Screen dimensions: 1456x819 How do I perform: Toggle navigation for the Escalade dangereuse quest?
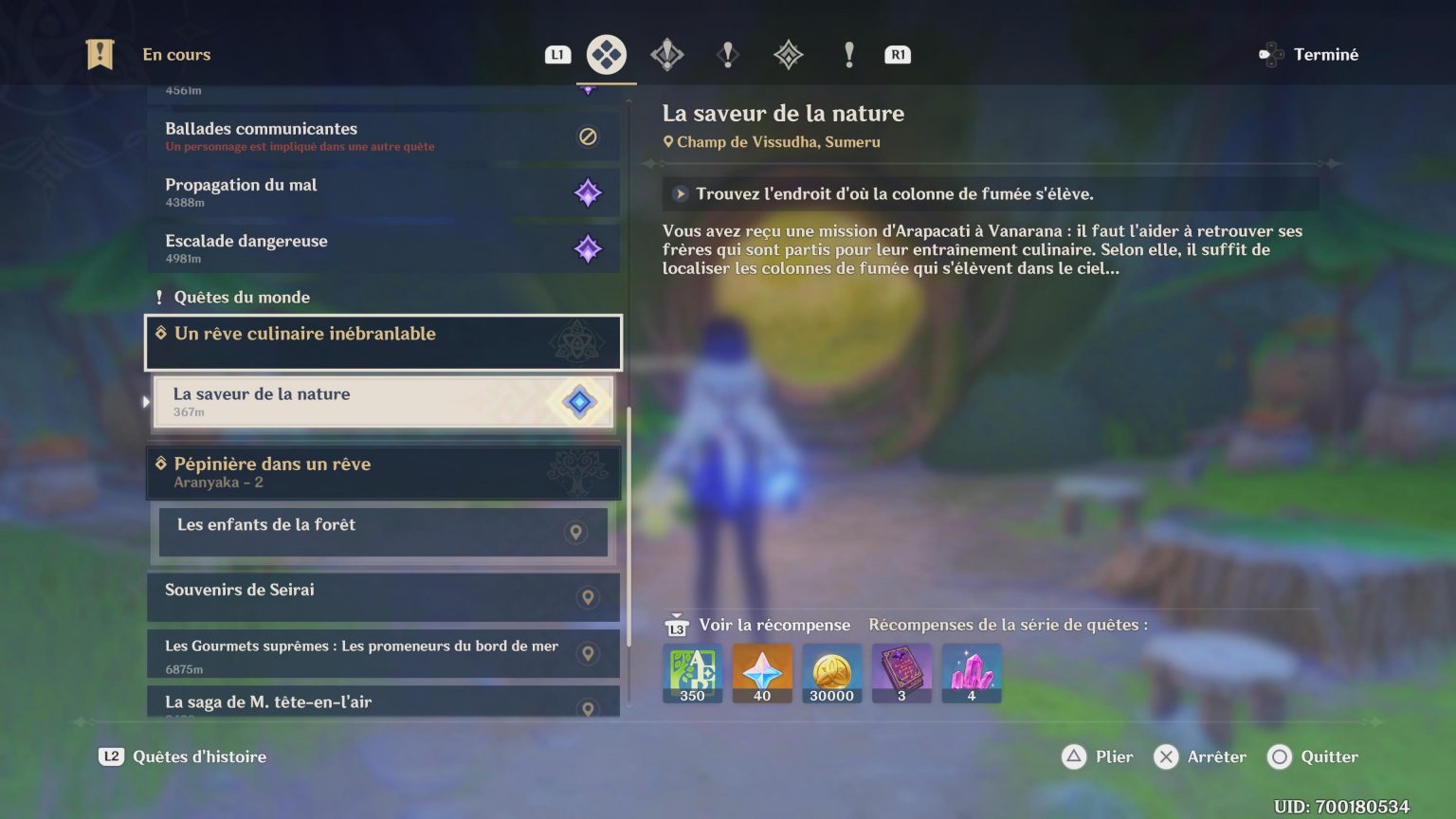588,248
